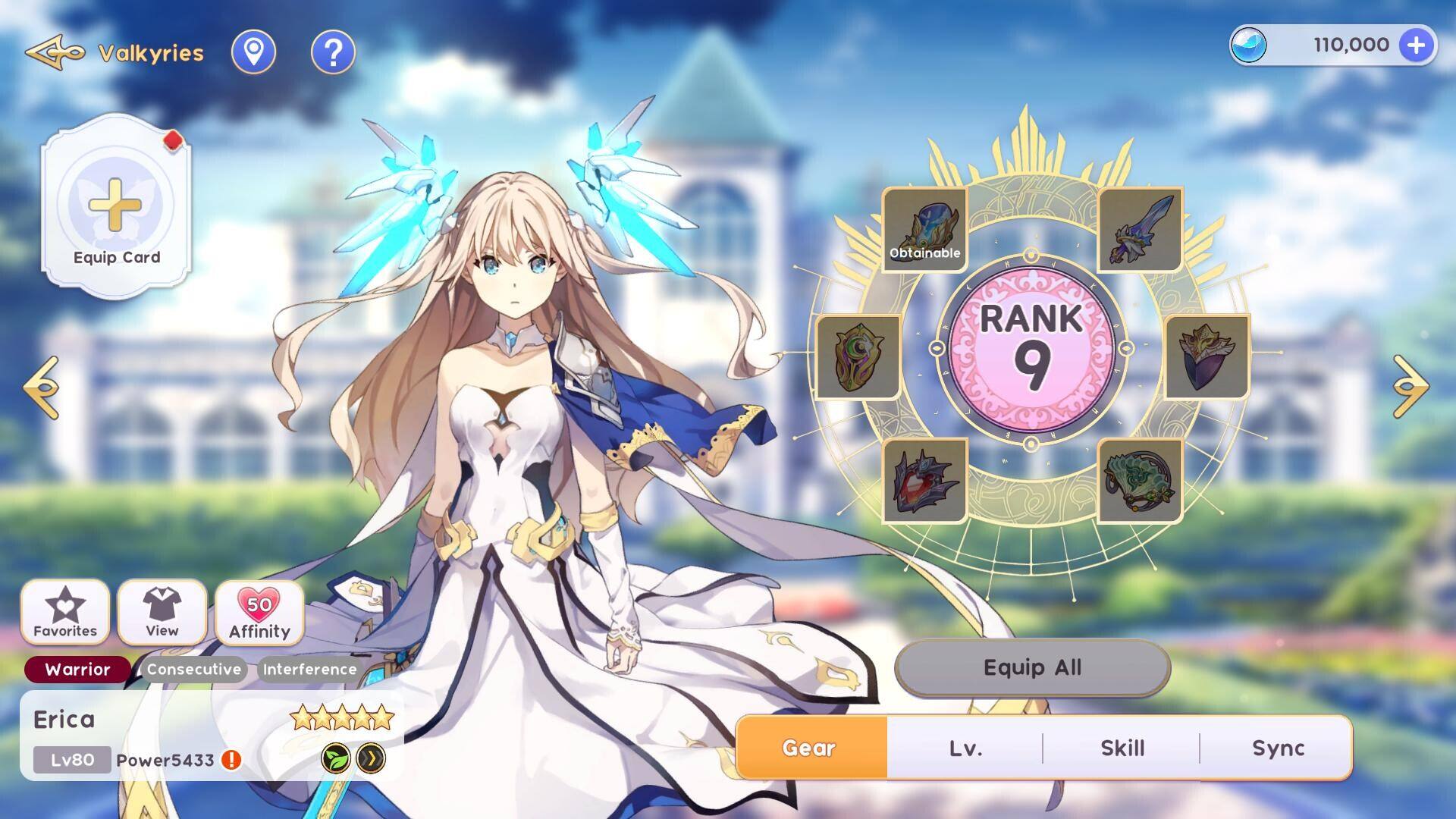Open the map location pin icon
1456x819 pixels.
click(x=253, y=52)
